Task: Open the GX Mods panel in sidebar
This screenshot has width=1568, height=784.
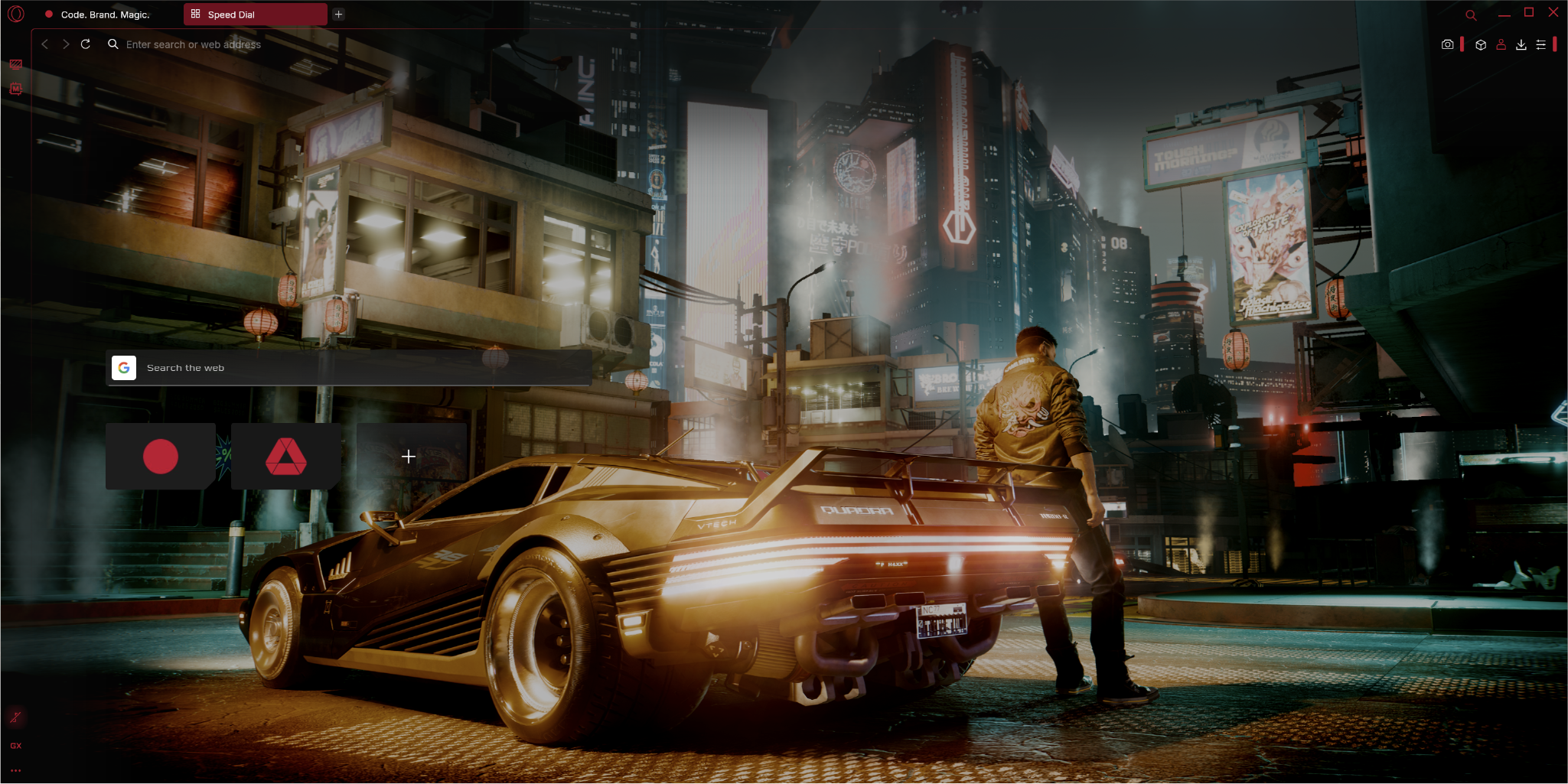Action: (x=16, y=89)
